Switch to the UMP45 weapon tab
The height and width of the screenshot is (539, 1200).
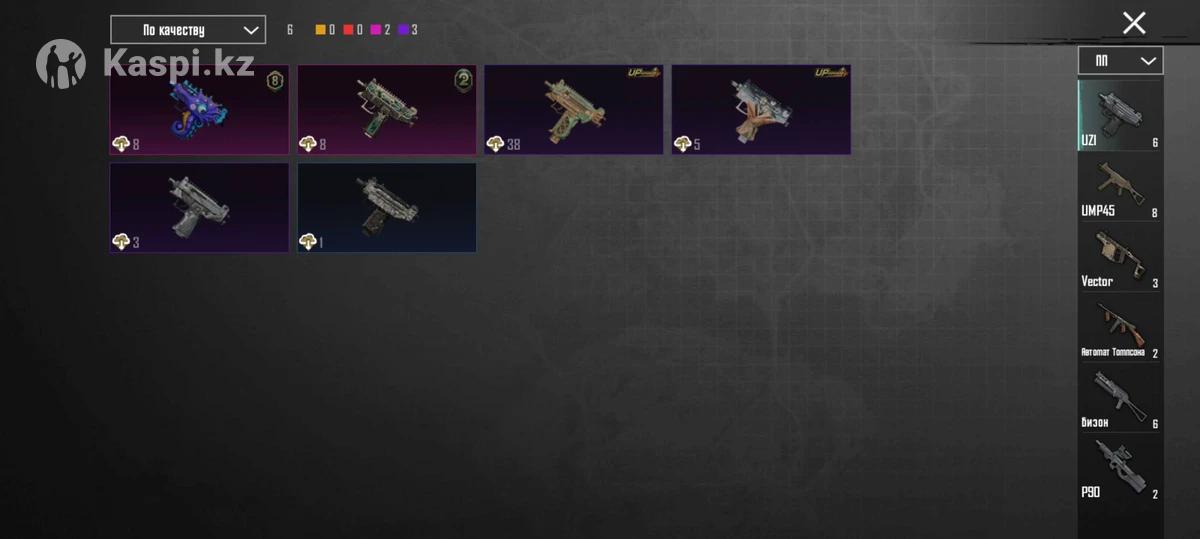pyautogui.click(x=1120, y=186)
